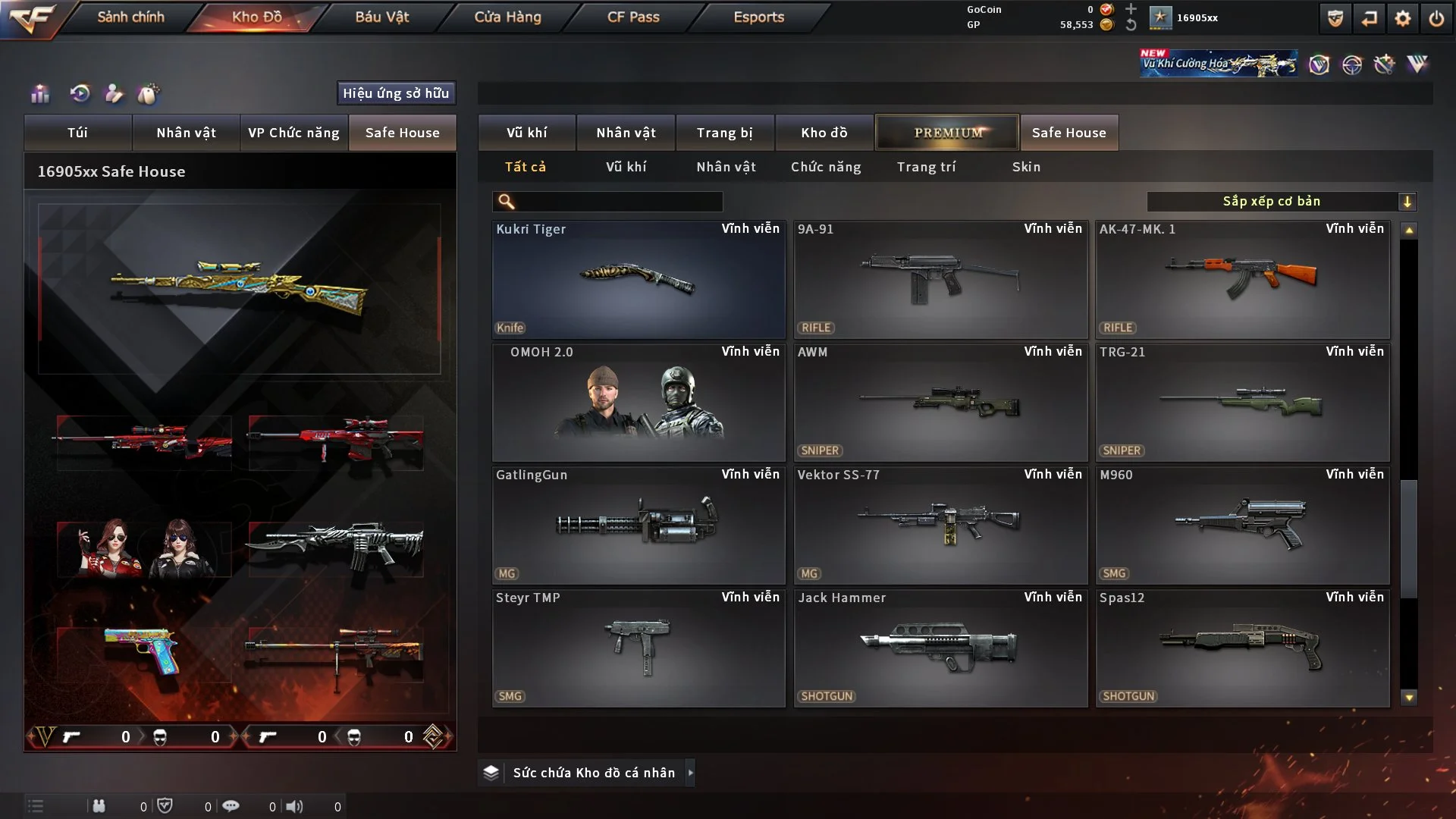
Task: Go to the Cửa Hàng shop
Action: click(507, 17)
